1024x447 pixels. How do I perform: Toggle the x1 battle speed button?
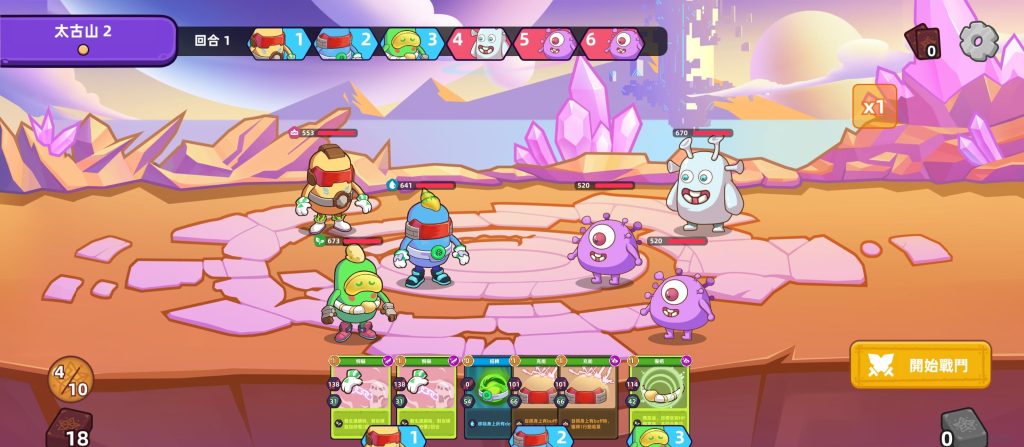click(x=874, y=106)
